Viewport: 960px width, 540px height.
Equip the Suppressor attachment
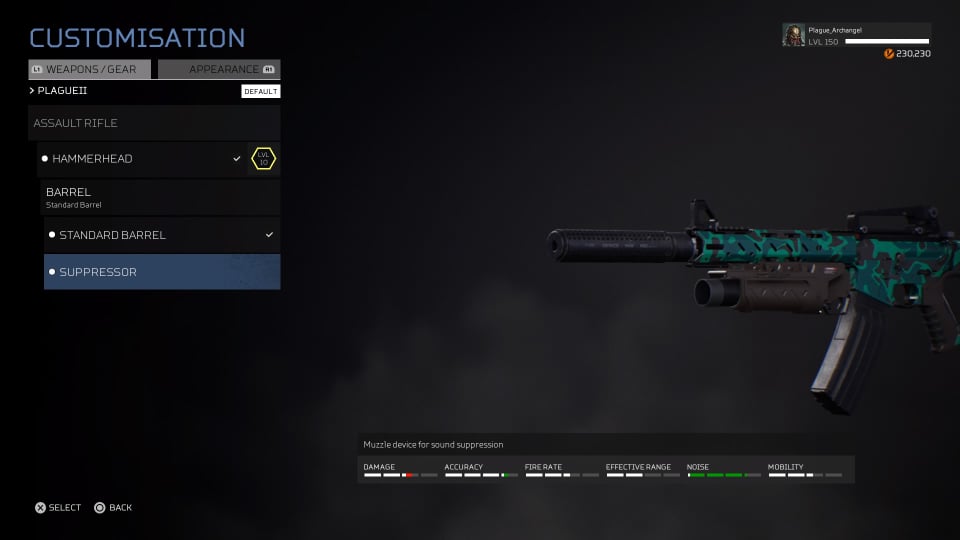(161, 272)
